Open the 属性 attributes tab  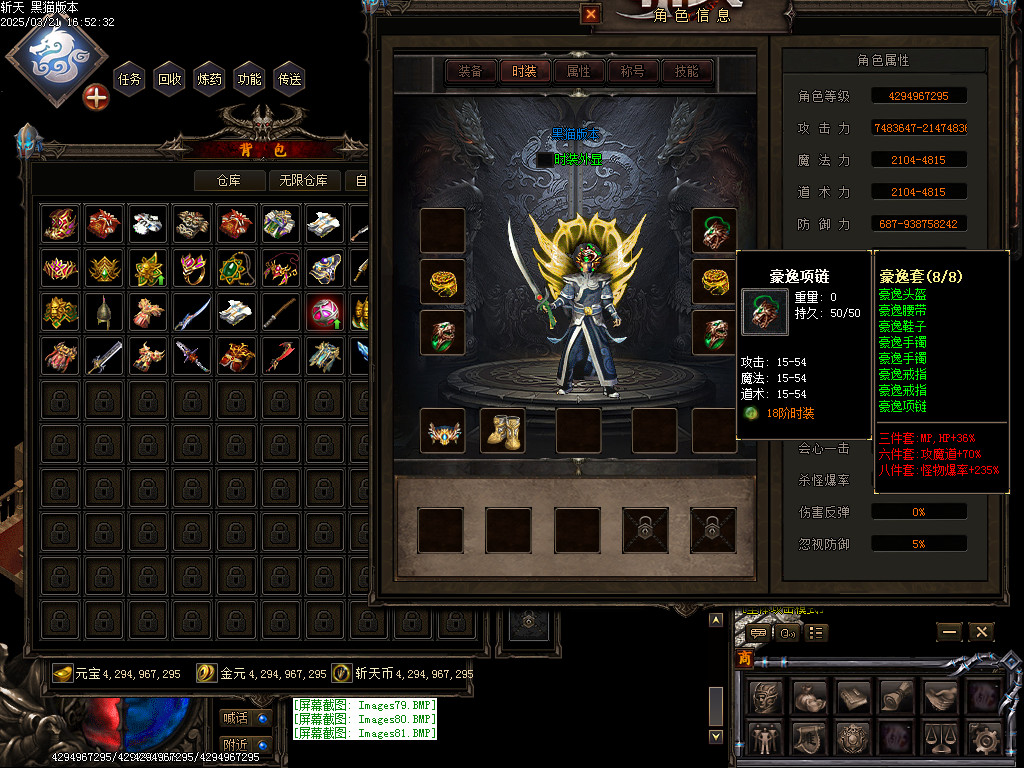(x=578, y=71)
